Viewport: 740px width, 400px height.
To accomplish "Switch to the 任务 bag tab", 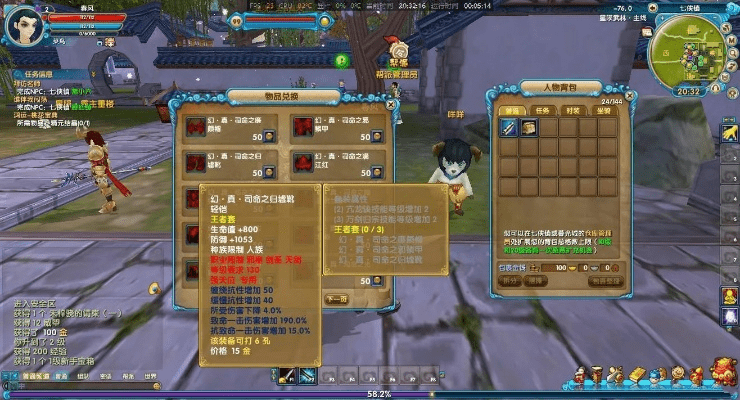I will click(x=541, y=112).
